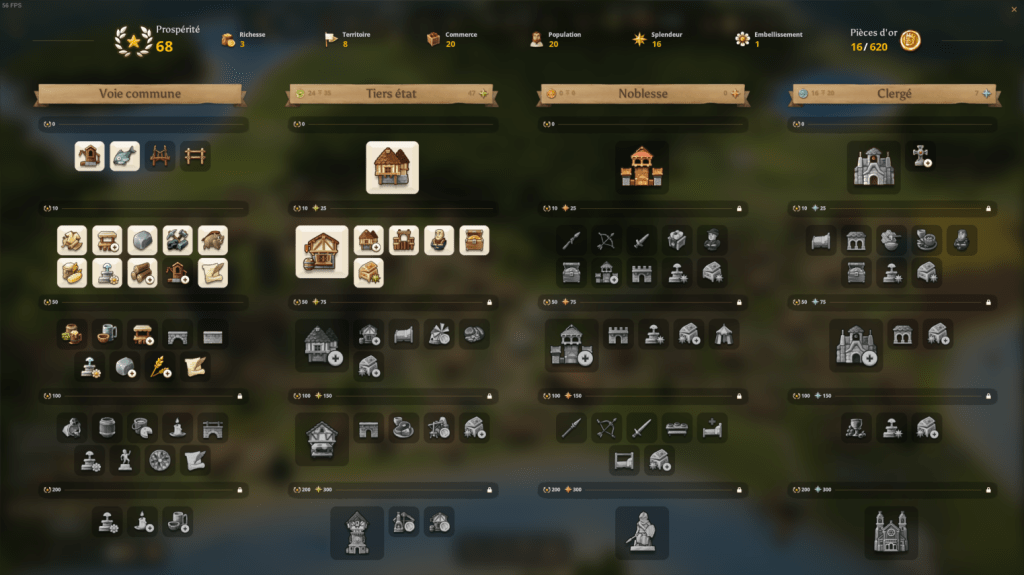Select the locked knight statue icon
Viewport: 1024px width, 575px height.
tap(642, 532)
